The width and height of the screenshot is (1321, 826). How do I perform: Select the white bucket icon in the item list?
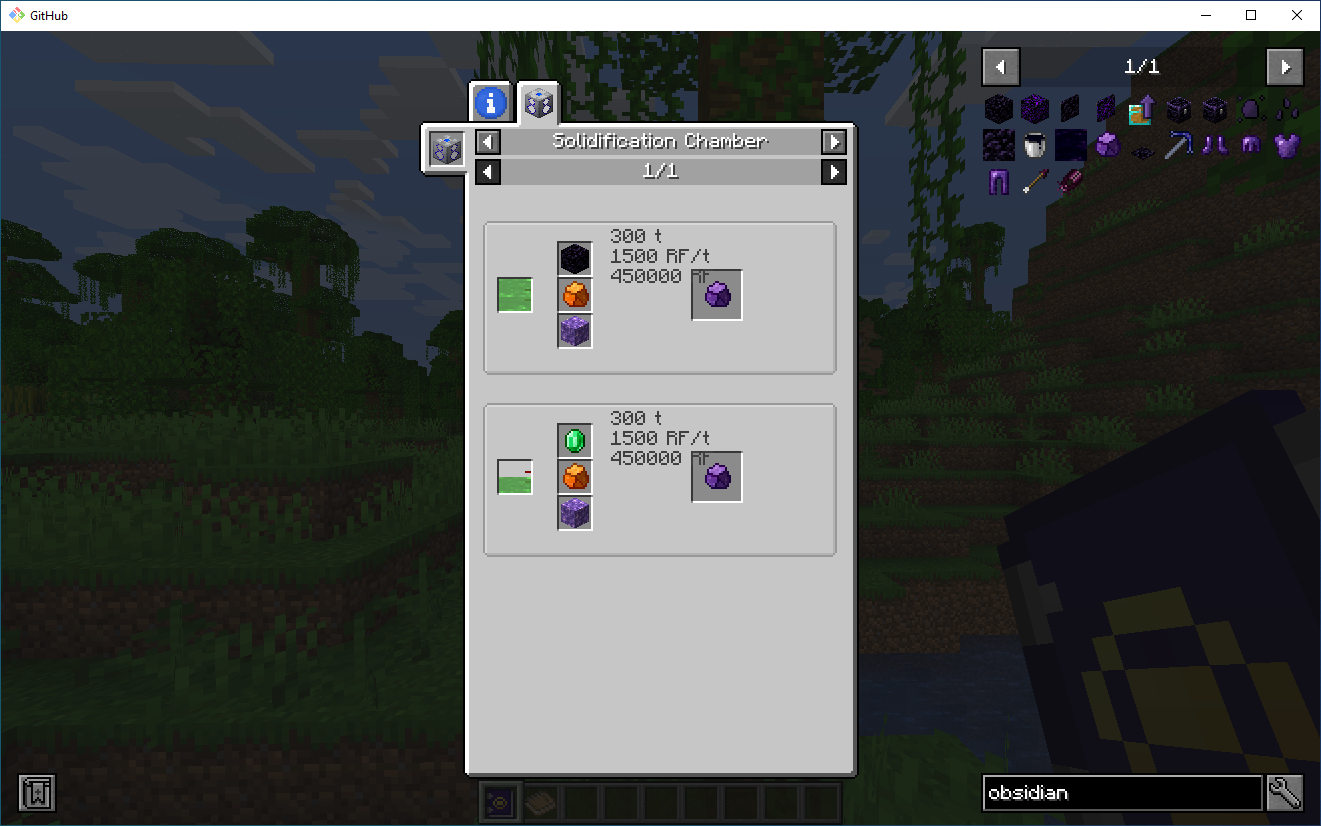(x=1034, y=144)
